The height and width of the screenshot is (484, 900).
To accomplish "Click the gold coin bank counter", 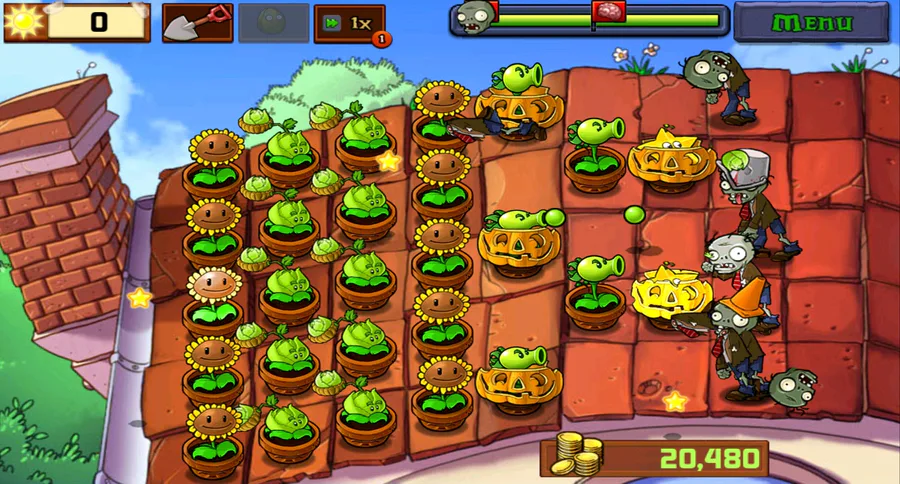I will pyautogui.click(x=655, y=458).
